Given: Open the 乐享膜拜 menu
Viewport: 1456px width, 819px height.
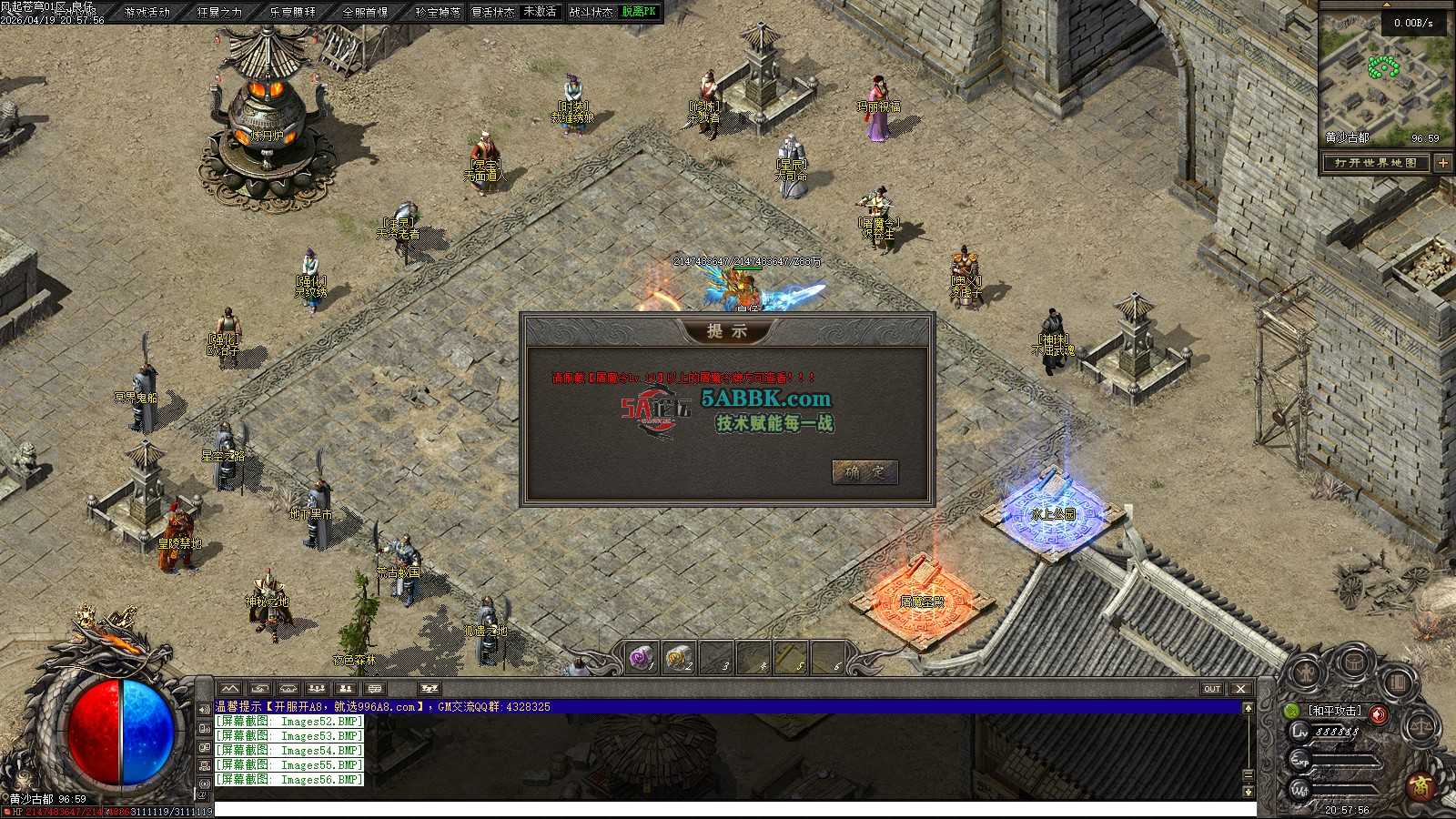Looking at the screenshot, I should (x=293, y=12).
